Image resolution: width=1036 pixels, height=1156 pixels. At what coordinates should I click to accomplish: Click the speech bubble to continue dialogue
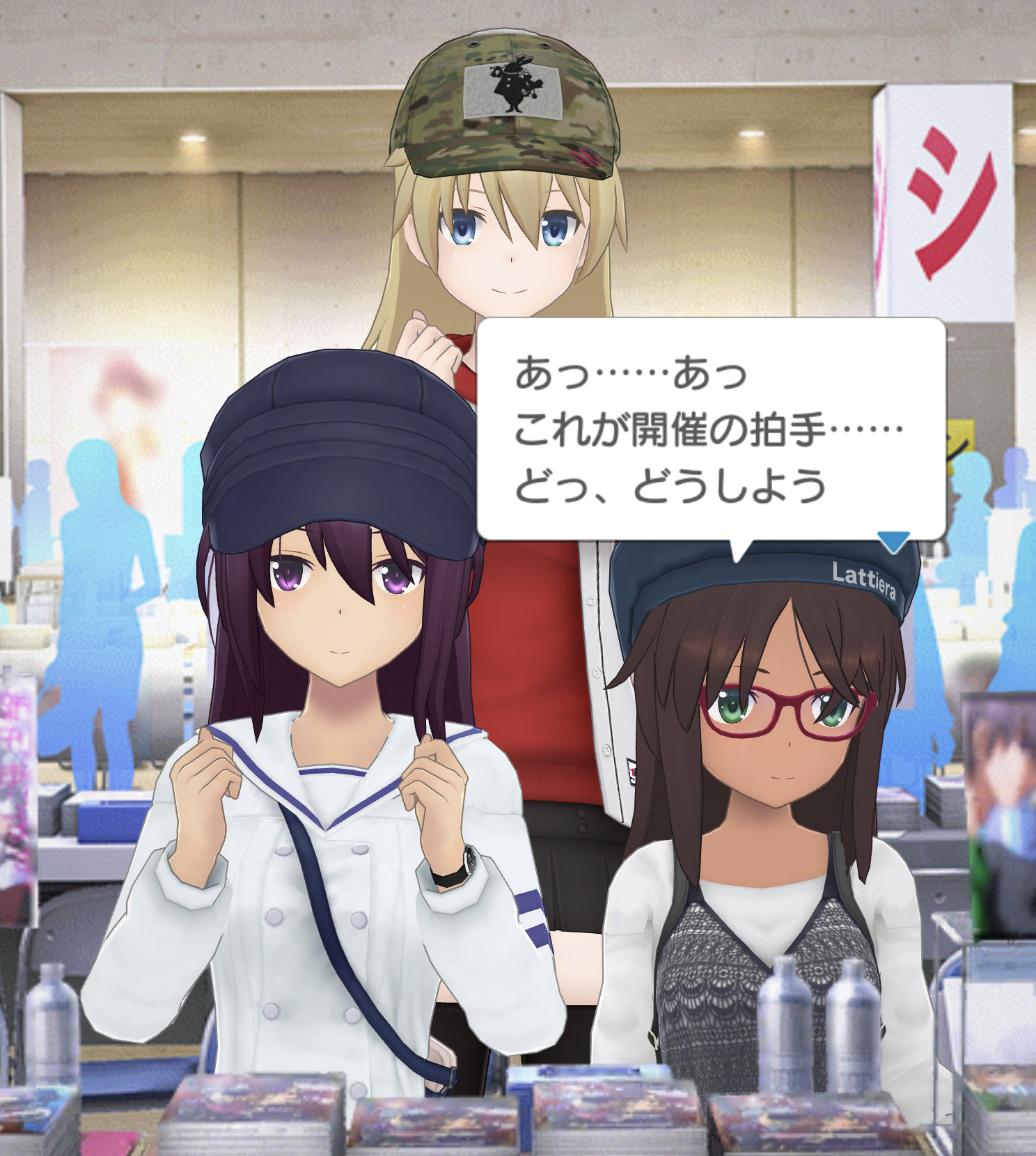[x=710, y=428]
